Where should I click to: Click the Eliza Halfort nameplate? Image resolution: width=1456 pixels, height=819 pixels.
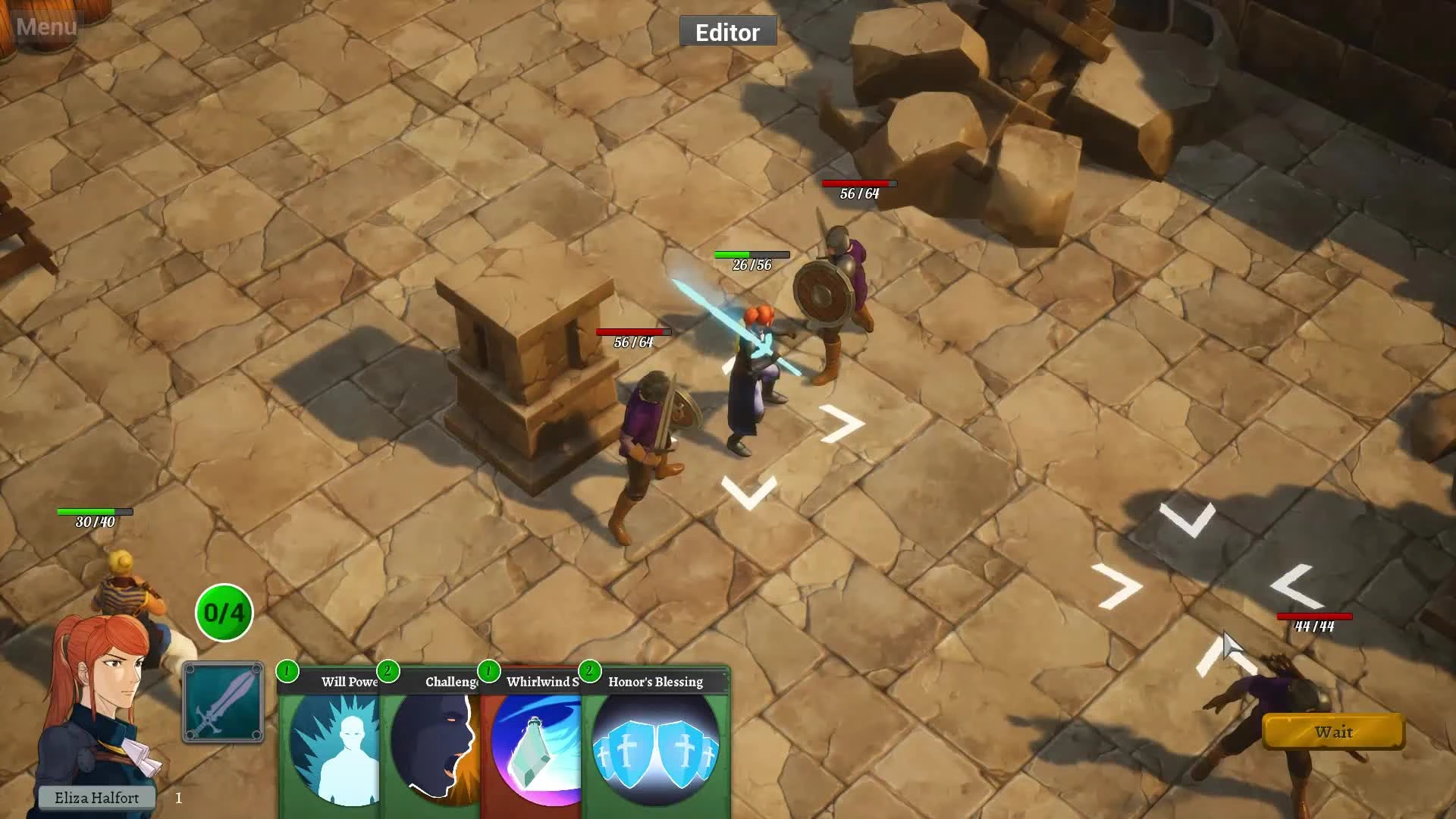(x=99, y=798)
